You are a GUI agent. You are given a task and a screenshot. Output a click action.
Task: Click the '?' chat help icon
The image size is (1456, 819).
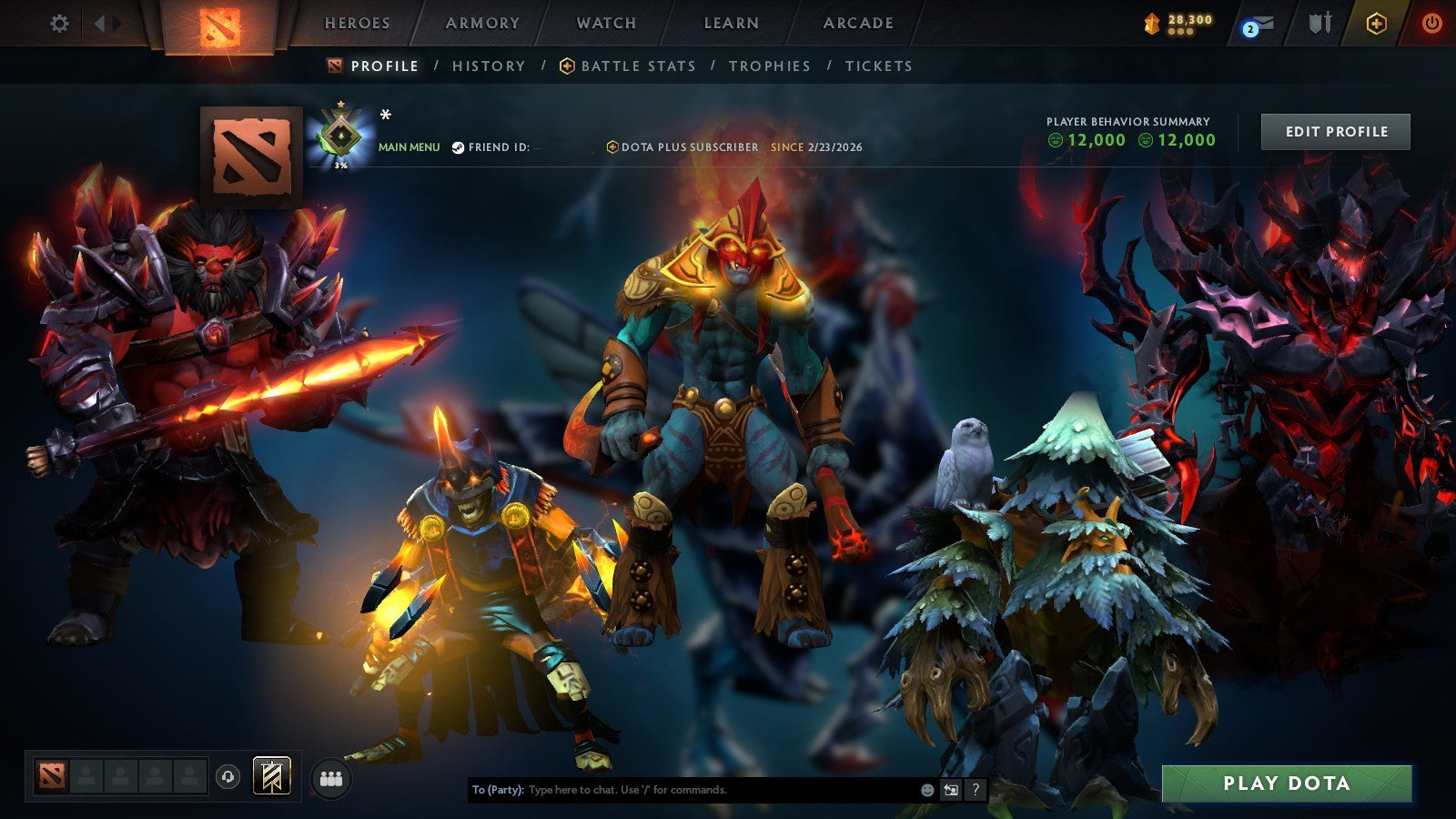click(975, 791)
